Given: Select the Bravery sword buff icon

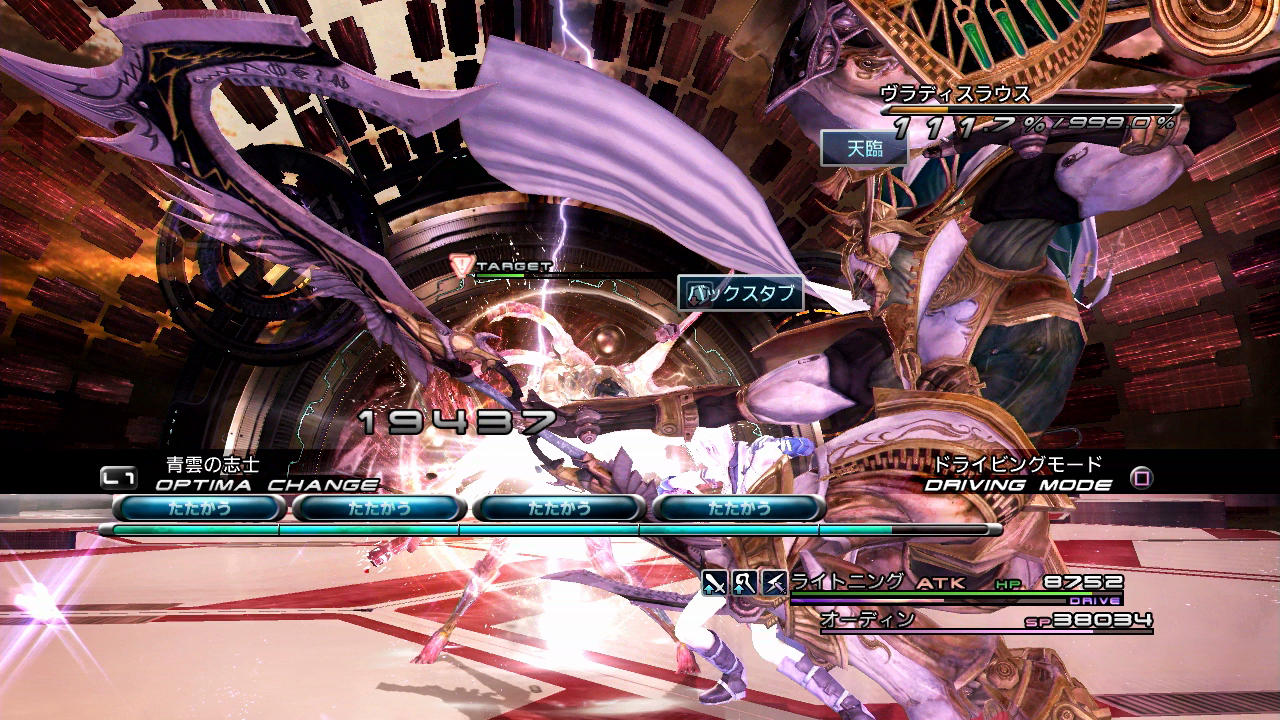Looking at the screenshot, I should (714, 582).
